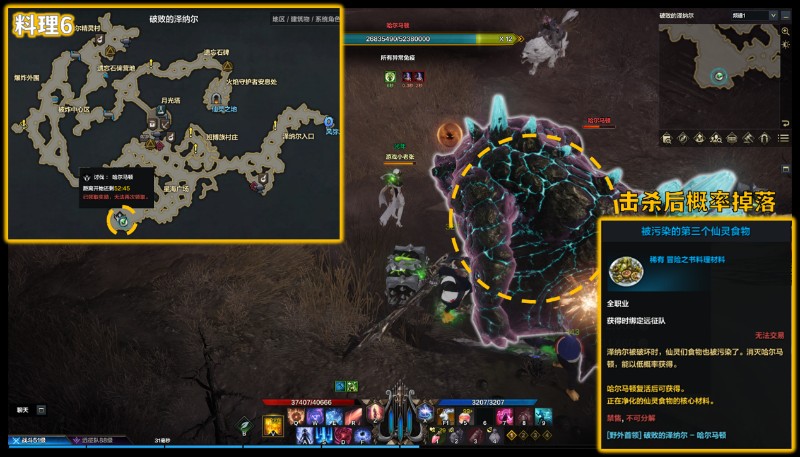The image size is (800, 457).
Task: Open the auction gavel icon under the minimap
Action: click(750, 136)
